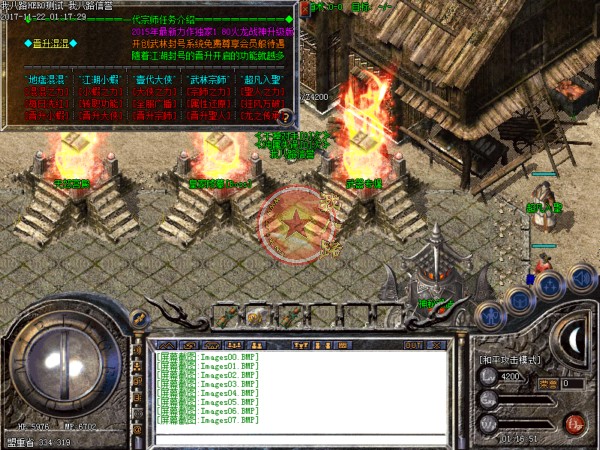Open the character status round button
Viewport: 600px width, 450px height.
click(x=492, y=313)
